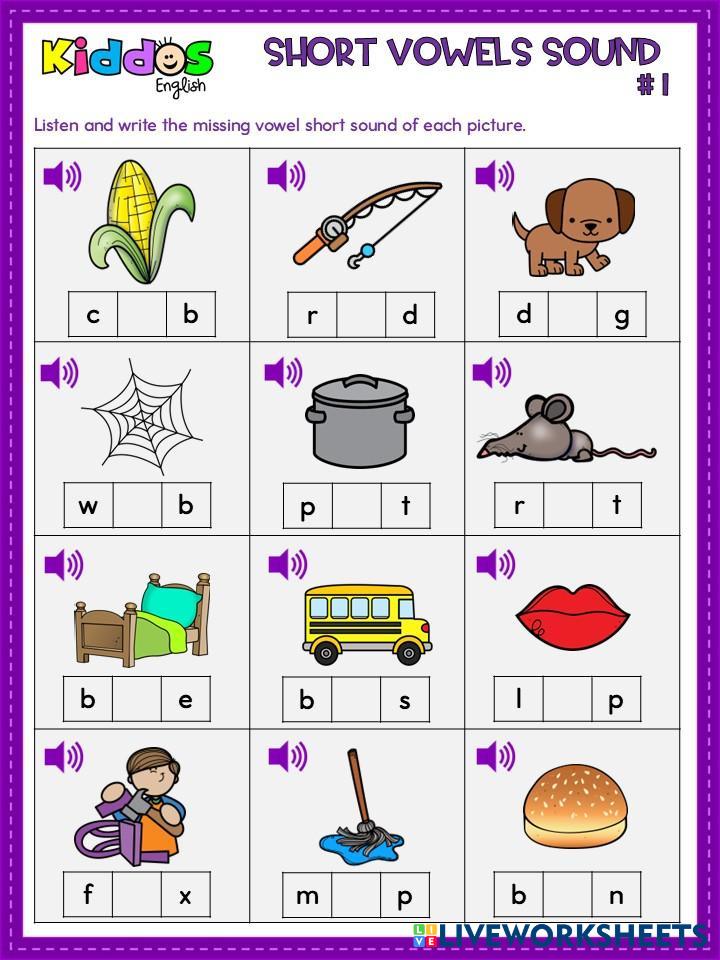Select the empty box between l and p
The image size is (720, 960).
[568, 698]
